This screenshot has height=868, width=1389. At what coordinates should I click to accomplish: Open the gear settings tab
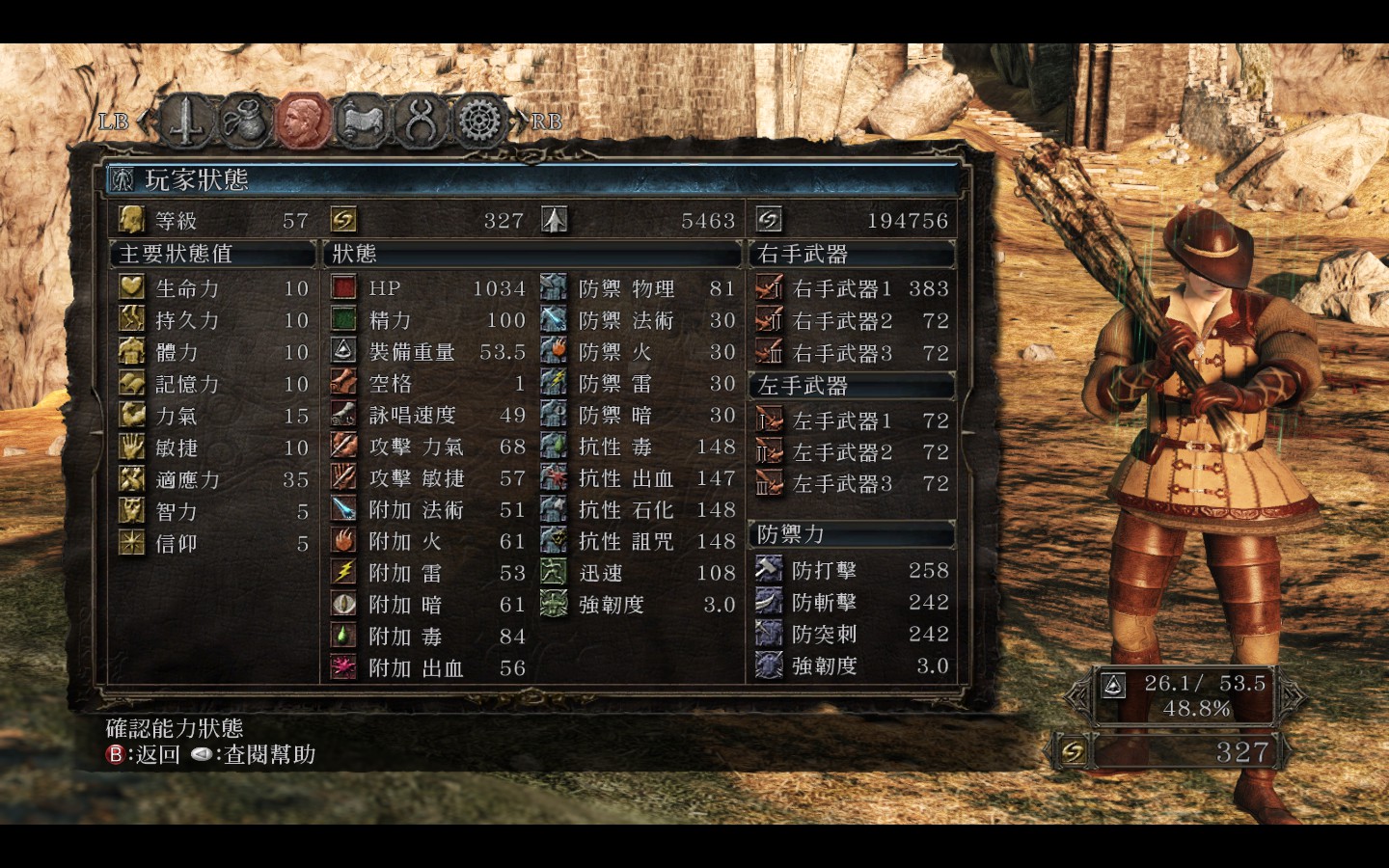pos(478,121)
